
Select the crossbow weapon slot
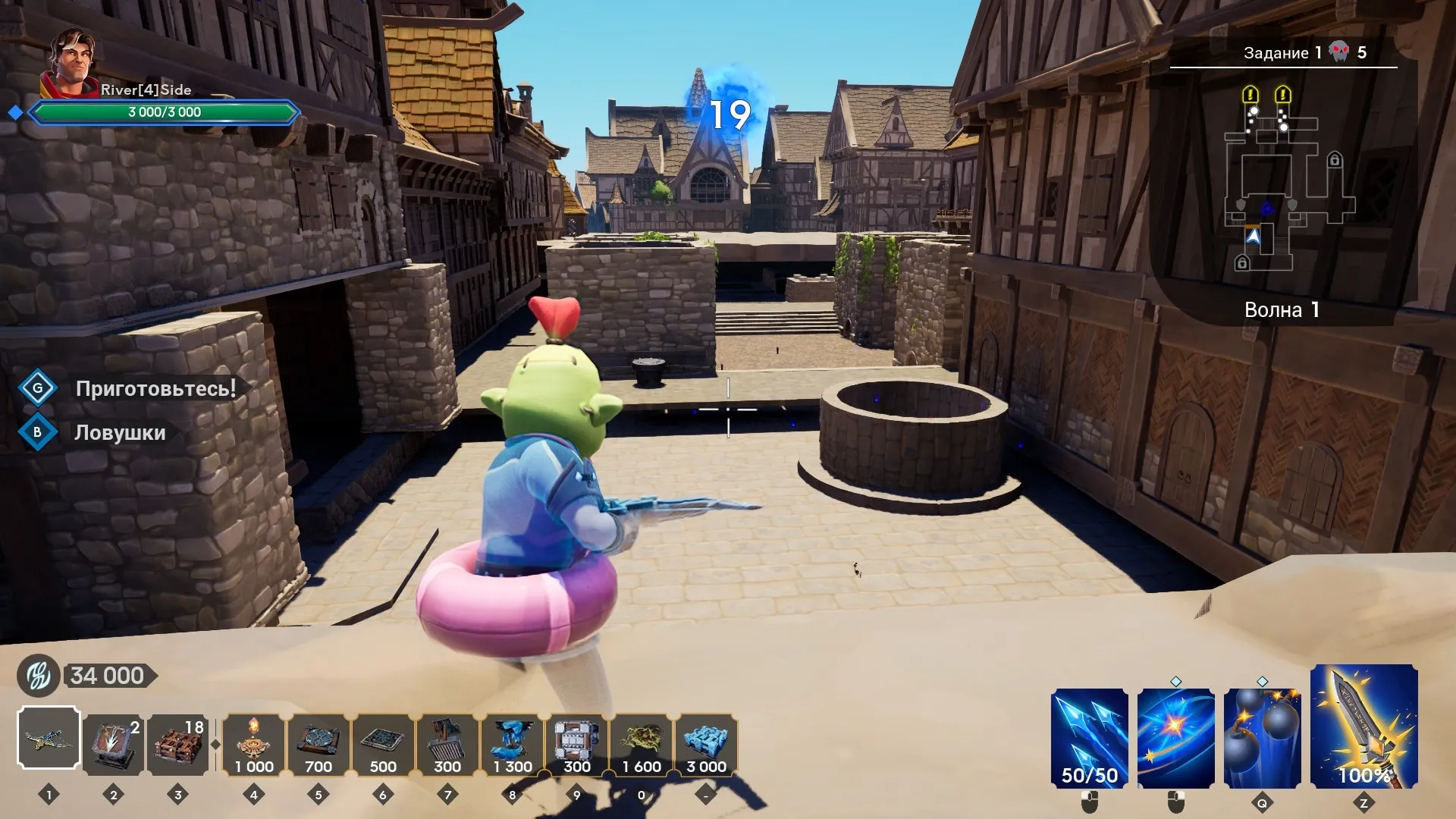49,738
